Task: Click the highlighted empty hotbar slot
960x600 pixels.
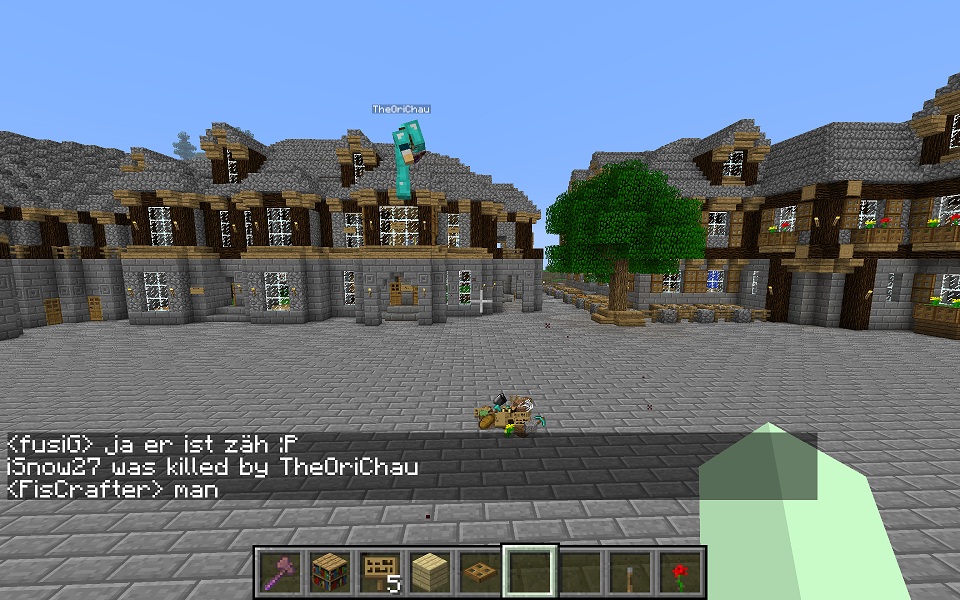Action: (529, 573)
